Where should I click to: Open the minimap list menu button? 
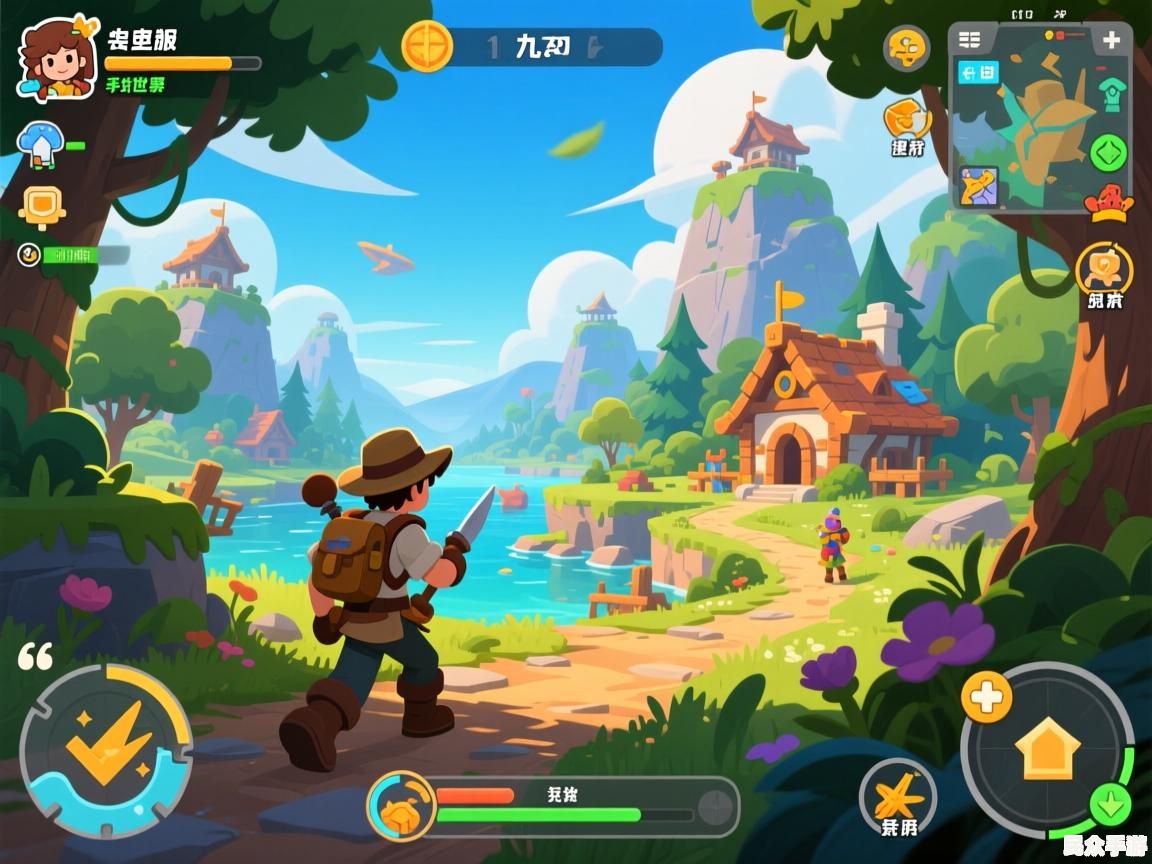point(969,40)
